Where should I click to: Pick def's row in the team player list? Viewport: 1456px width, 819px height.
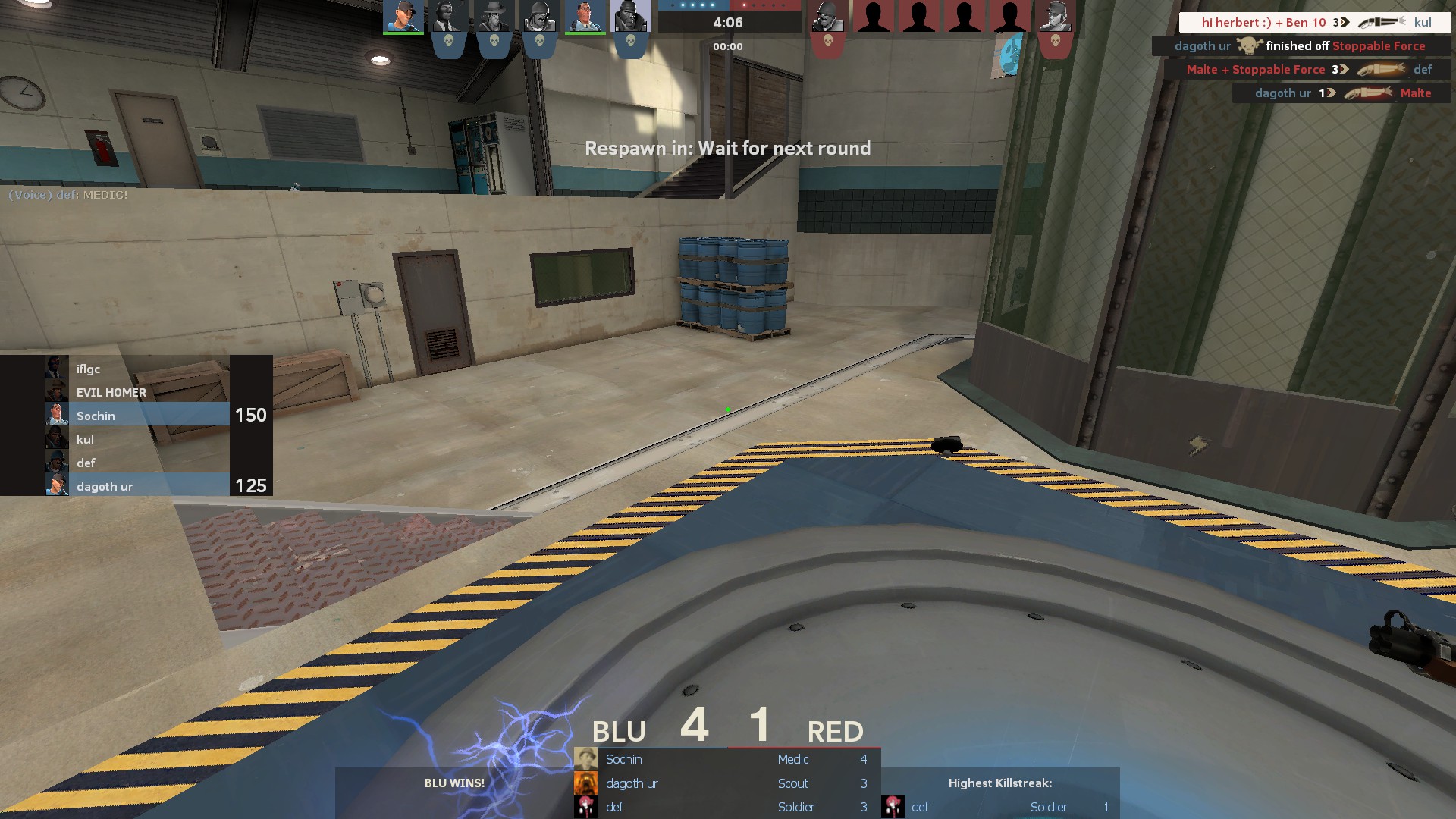[136, 463]
